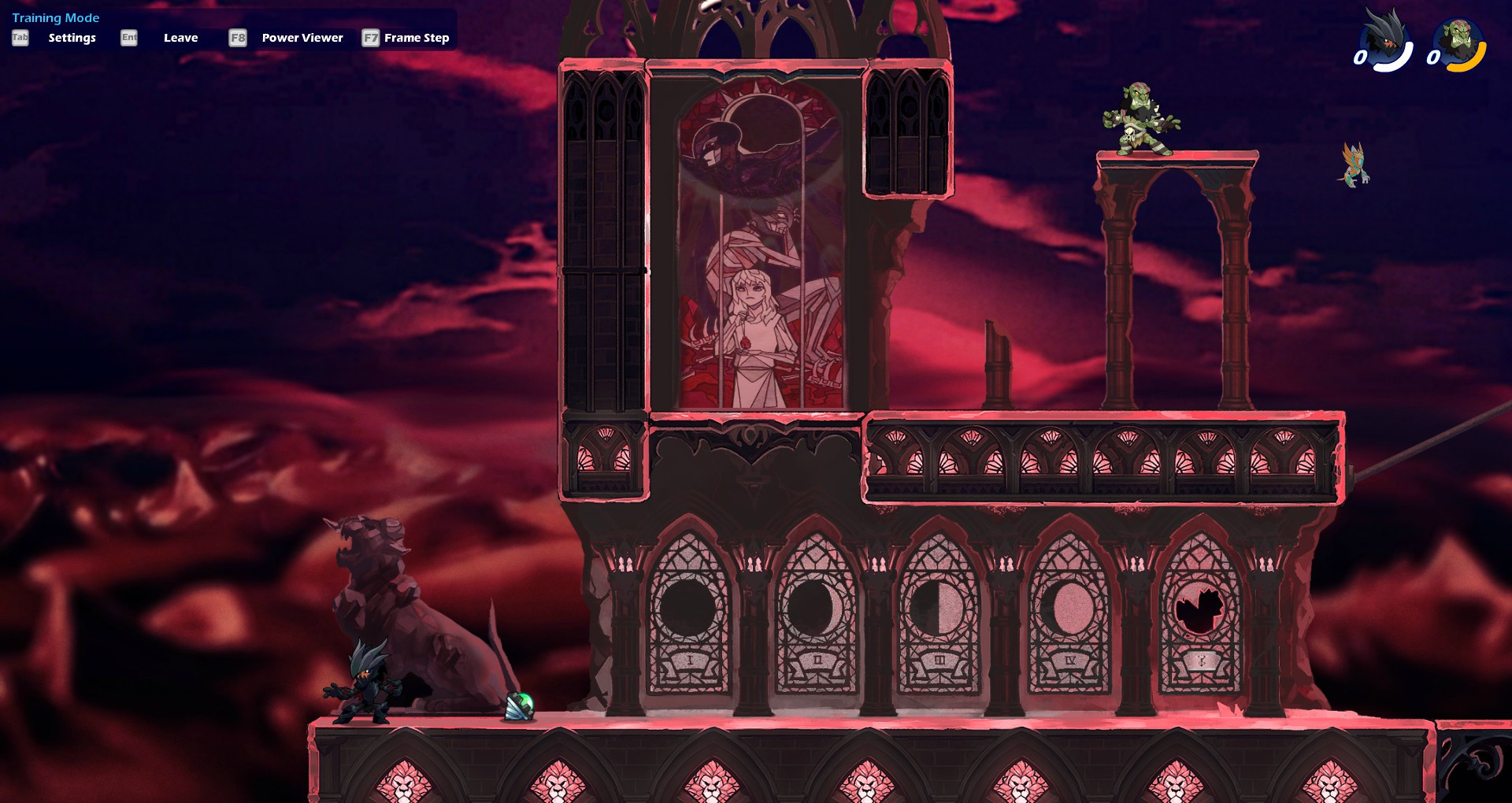Click the Tab key icon beside Settings
The height and width of the screenshot is (803, 1512).
[20, 36]
